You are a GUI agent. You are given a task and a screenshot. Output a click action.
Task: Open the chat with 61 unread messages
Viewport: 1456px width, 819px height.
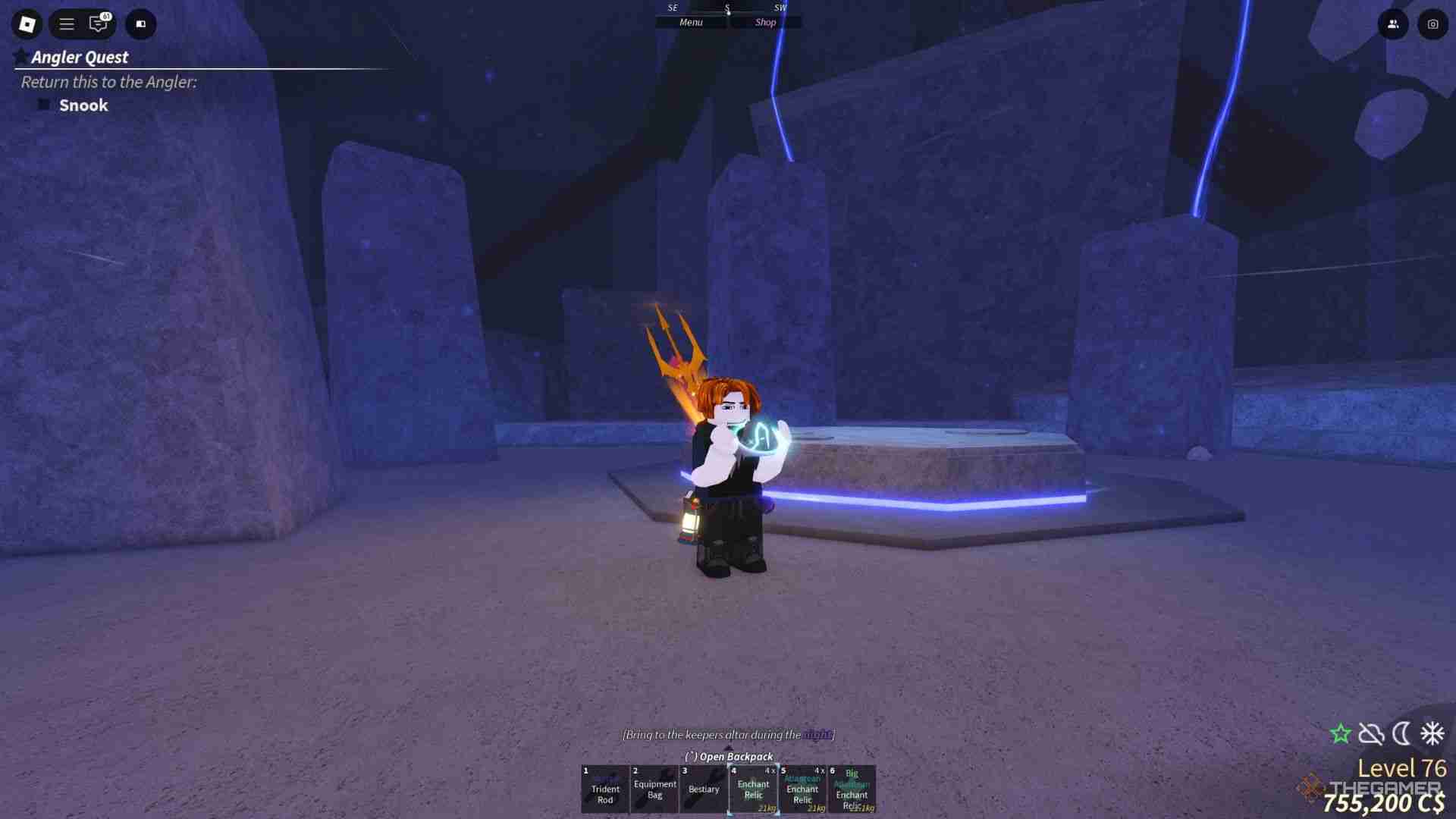(x=97, y=24)
